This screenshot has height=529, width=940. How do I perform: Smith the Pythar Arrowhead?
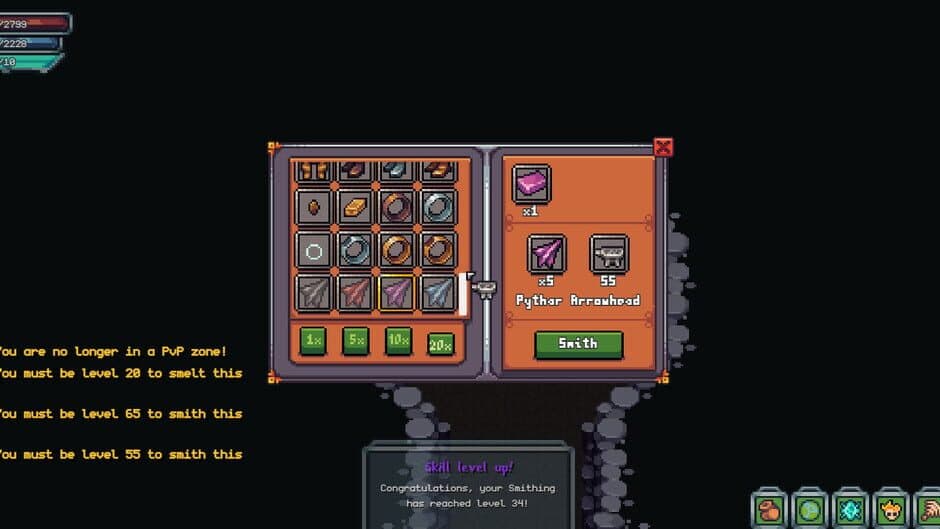tap(578, 344)
